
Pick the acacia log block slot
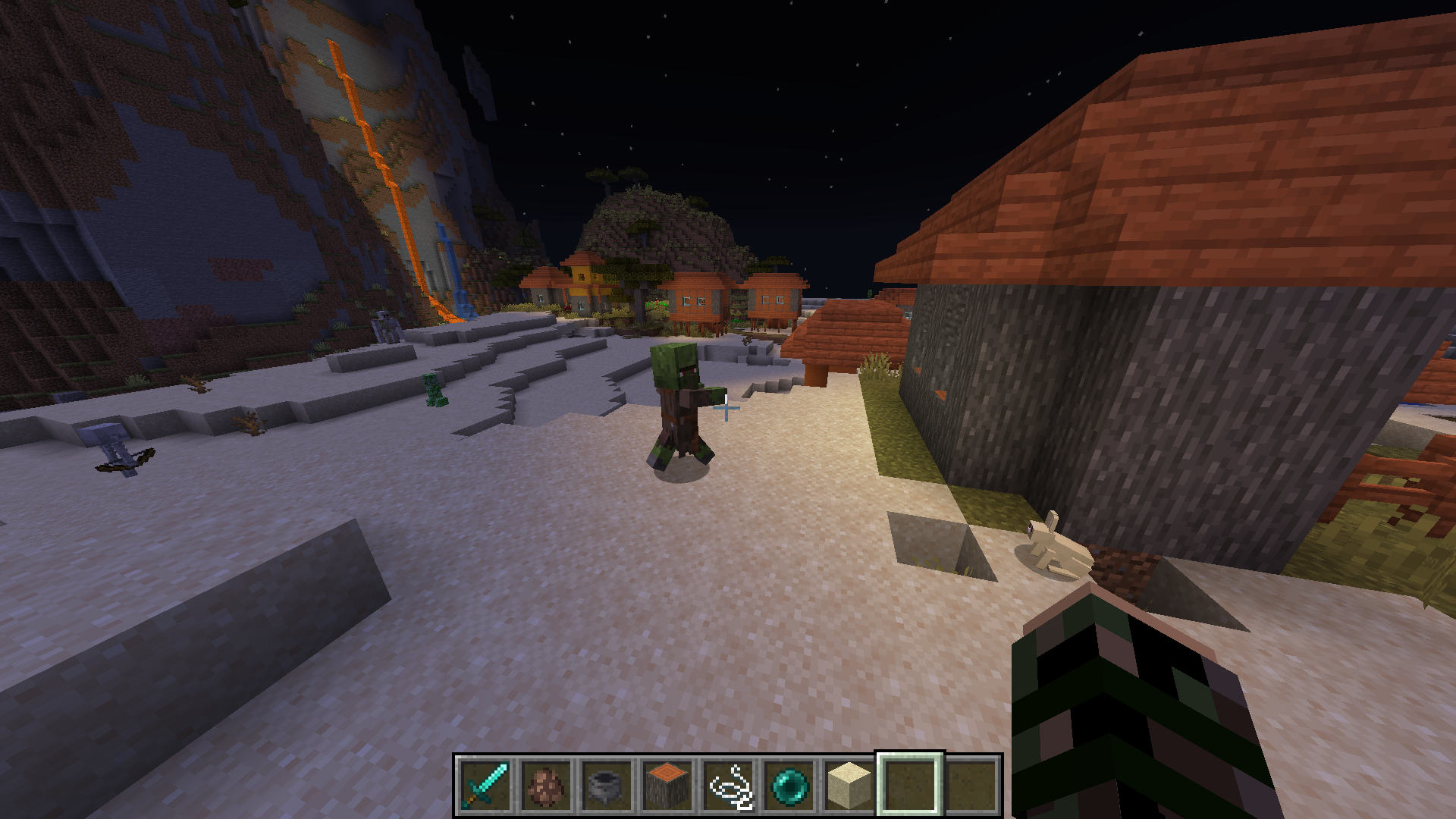coord(667,784)
